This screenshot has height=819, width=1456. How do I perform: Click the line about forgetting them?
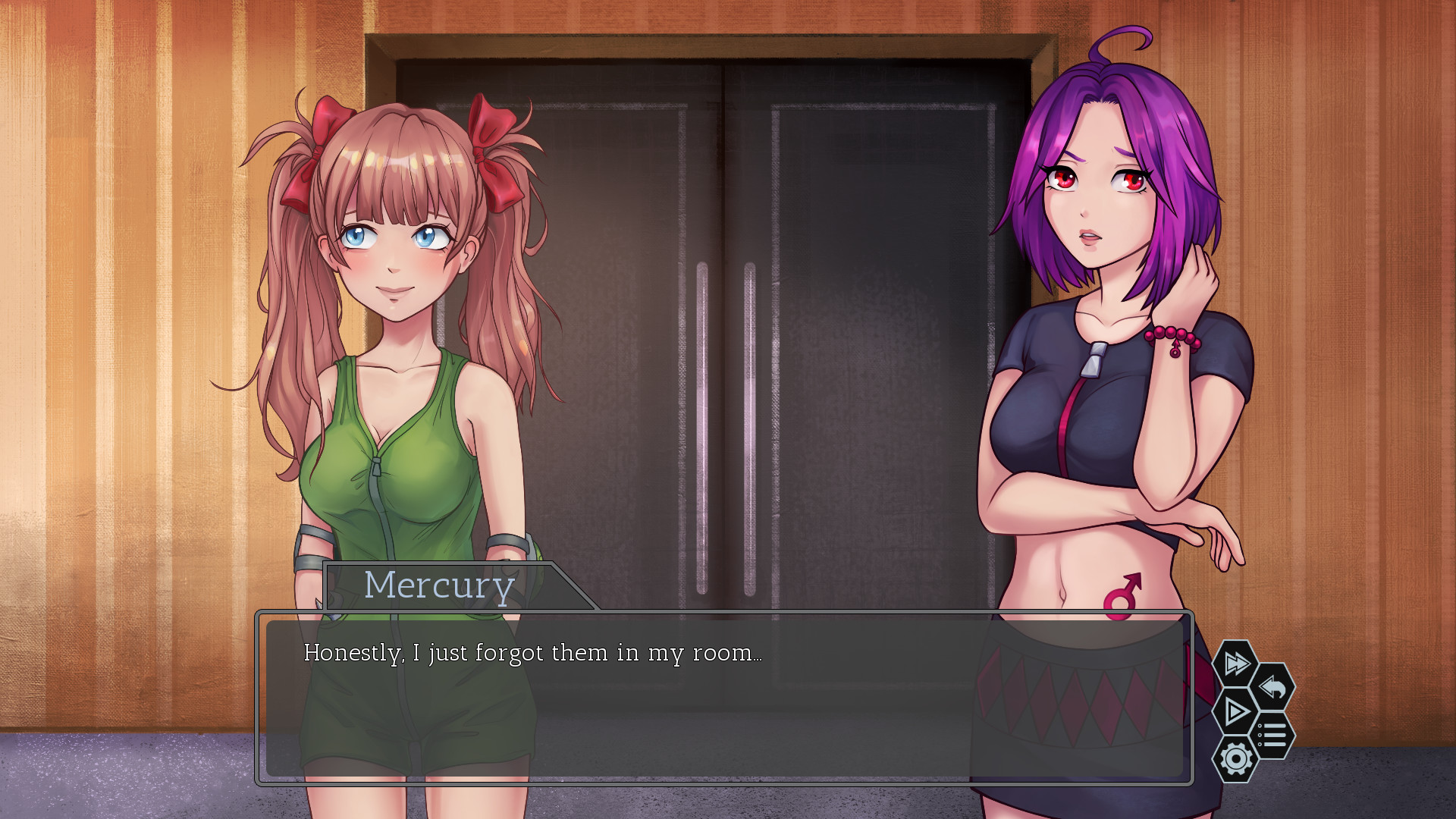[x=531, y=651]
